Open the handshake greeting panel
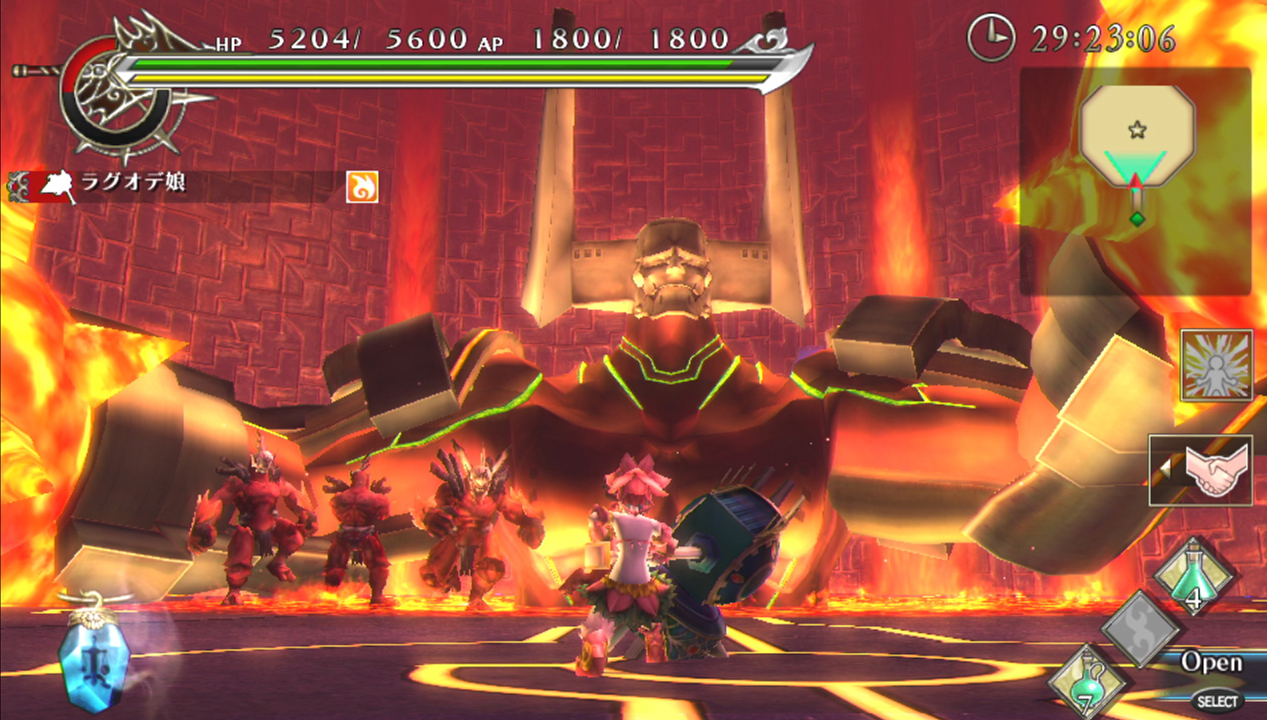Screen dimensions: 1267x720 point(1201,469)
